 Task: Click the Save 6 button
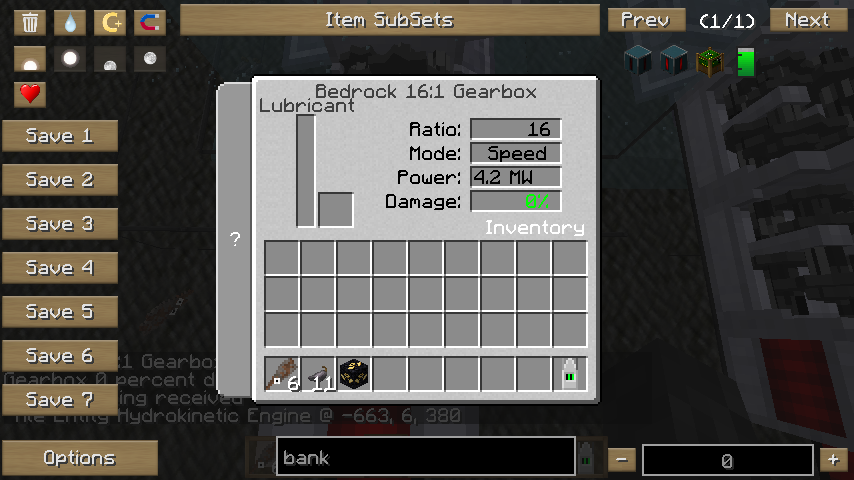[x=59, y=356]
